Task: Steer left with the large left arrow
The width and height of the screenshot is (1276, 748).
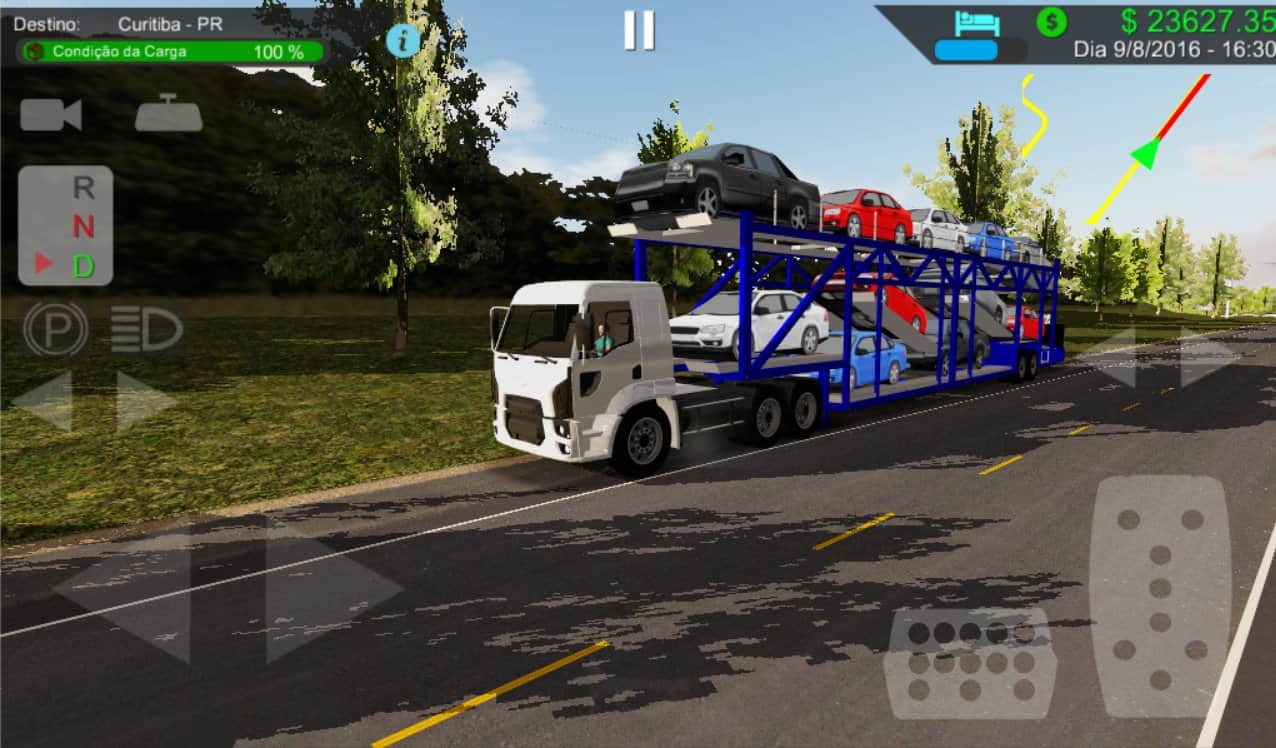Action: [125, 591]
